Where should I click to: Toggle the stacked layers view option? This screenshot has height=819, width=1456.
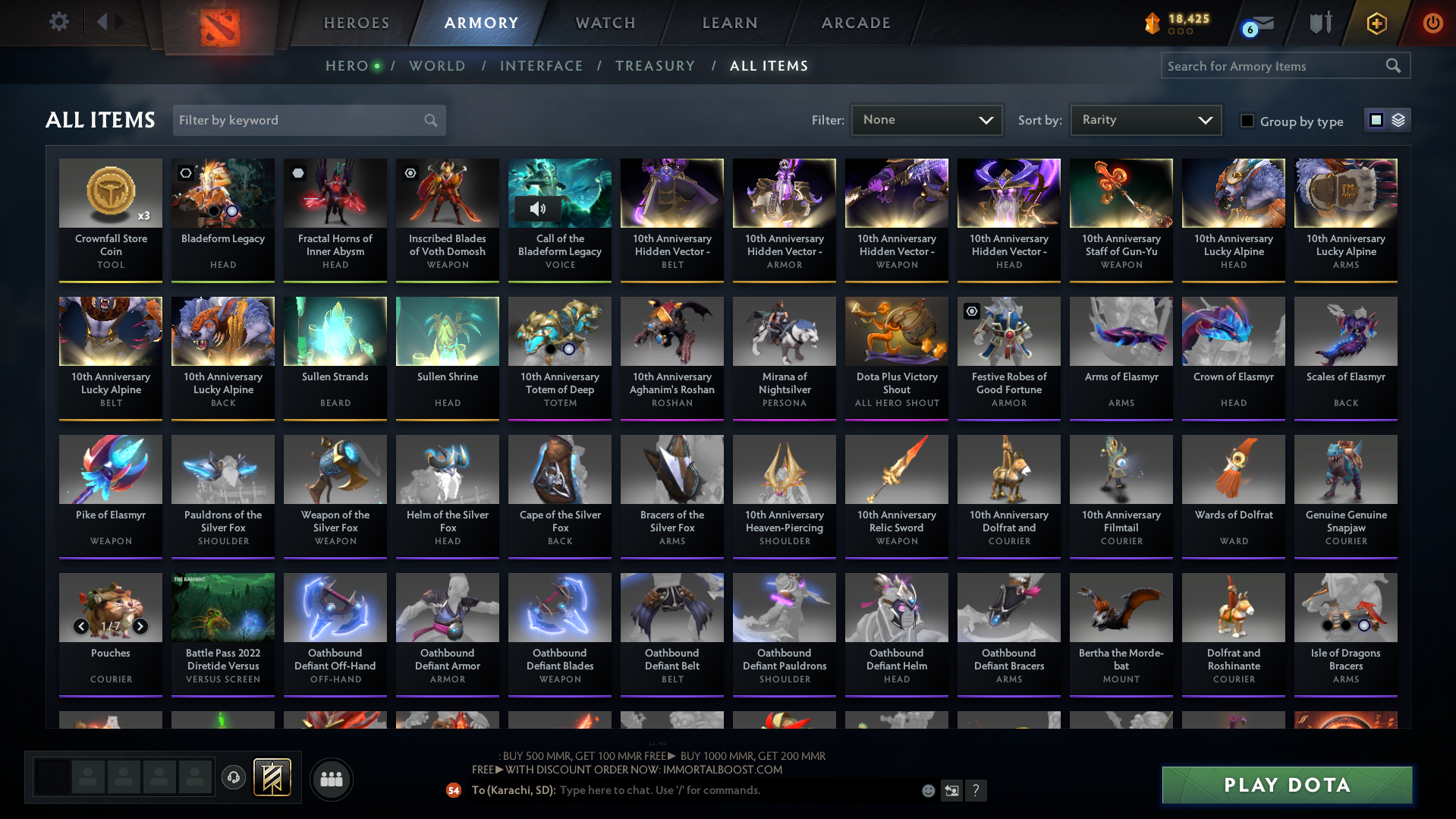click(x=1398, y=119)
